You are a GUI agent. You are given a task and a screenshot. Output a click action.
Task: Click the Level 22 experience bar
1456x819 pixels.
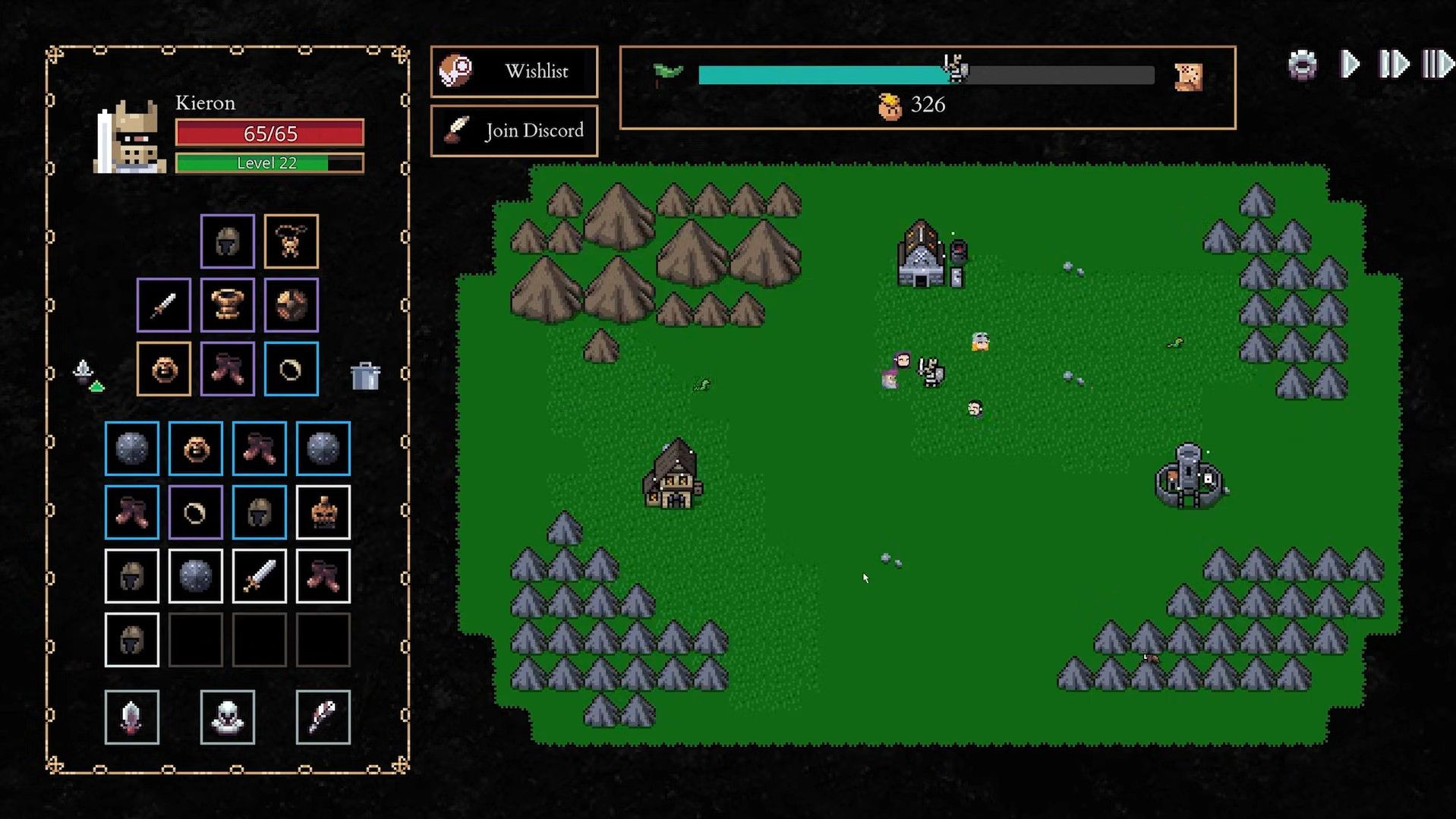pos(269,162)
